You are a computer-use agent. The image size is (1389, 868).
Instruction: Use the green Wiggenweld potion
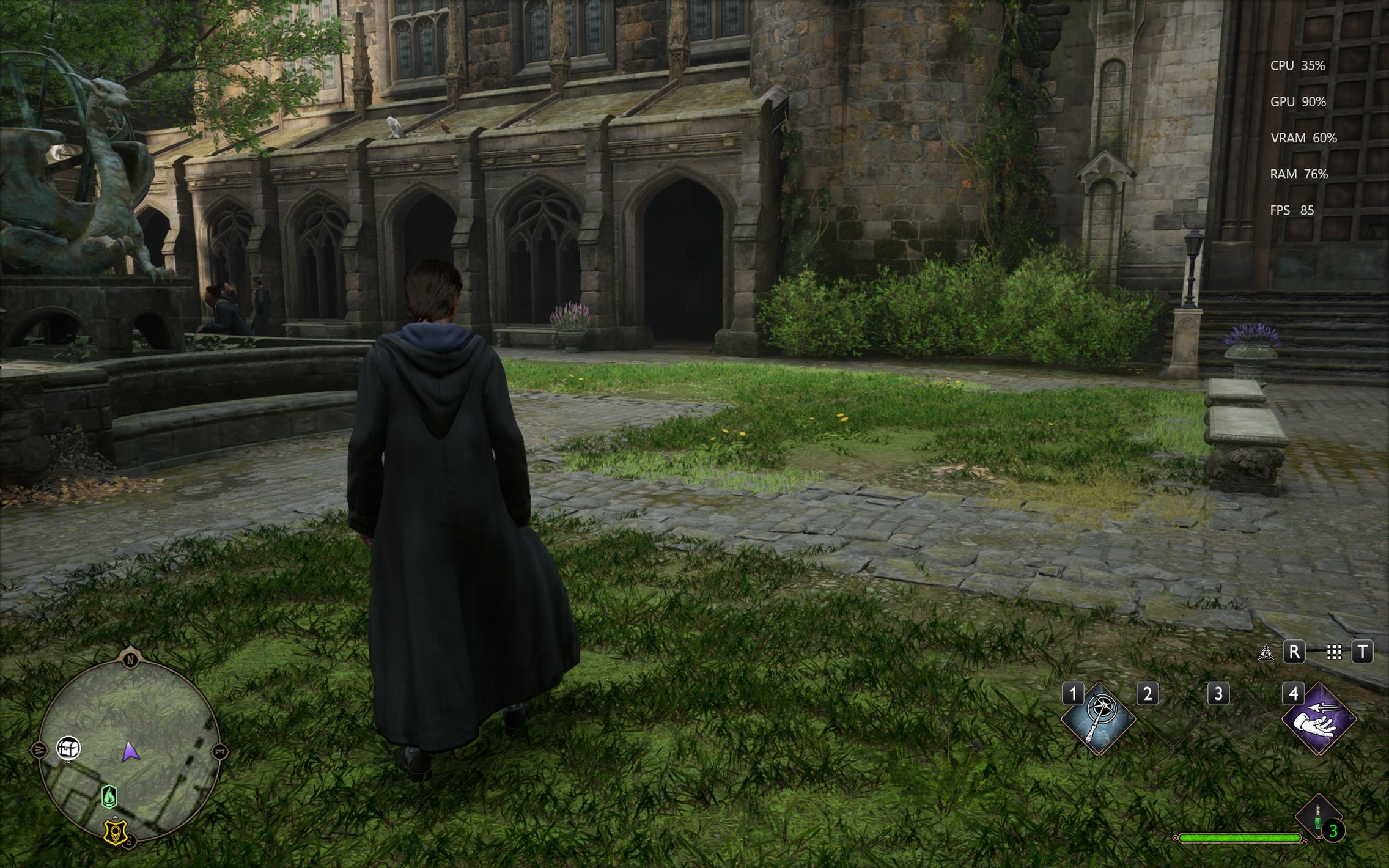click(1318, 817)
